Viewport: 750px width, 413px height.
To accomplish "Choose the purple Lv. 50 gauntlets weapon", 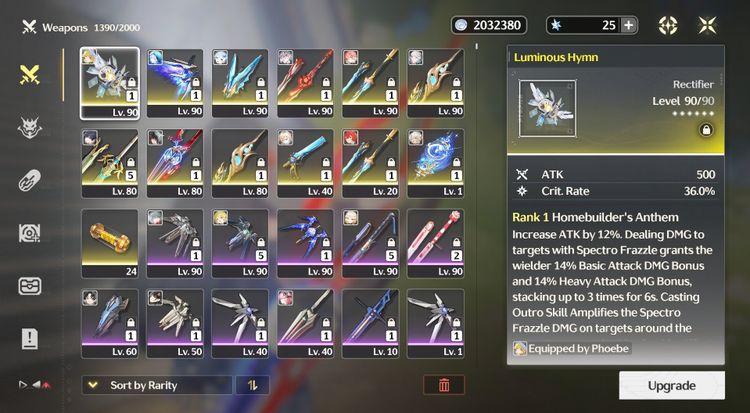I will pyautogui.click(x=175, y=324).
